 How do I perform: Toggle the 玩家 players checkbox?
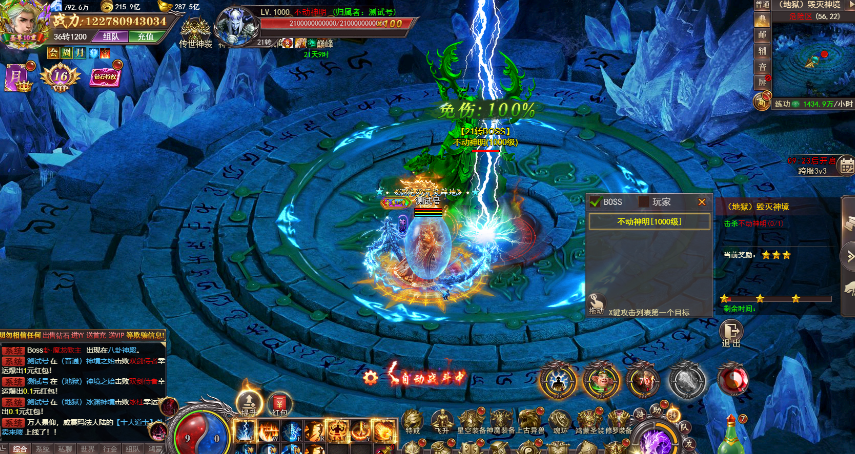[645, 202]
